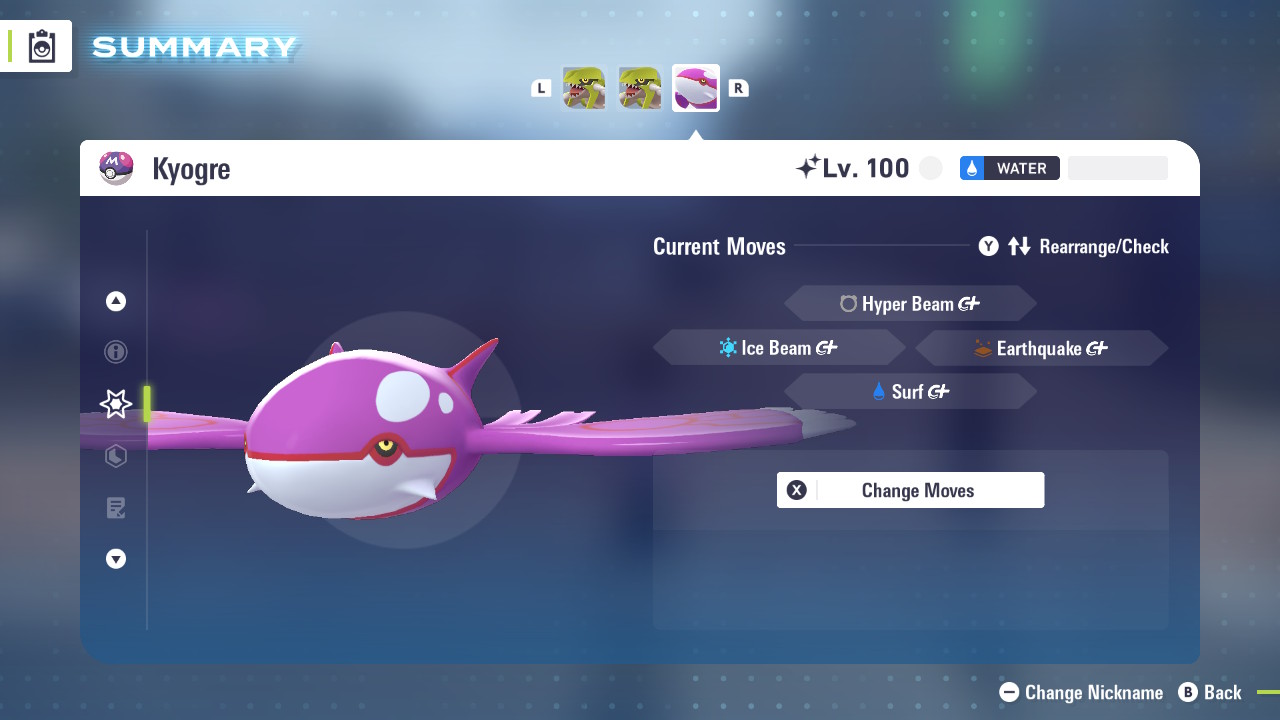1280x720 pixels.
Task: Switch to the info summary tab
Action: [x=116, y=352]
